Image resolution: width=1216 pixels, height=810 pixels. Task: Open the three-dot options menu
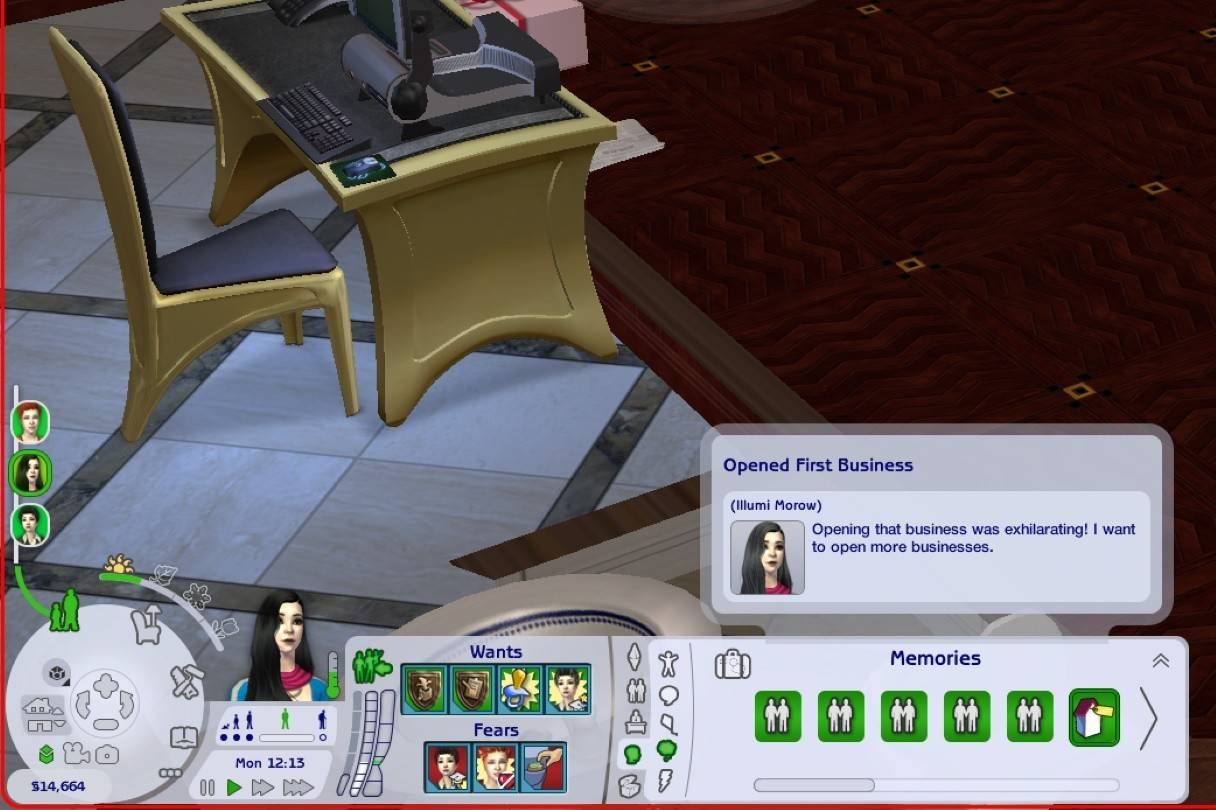point(170,772)
